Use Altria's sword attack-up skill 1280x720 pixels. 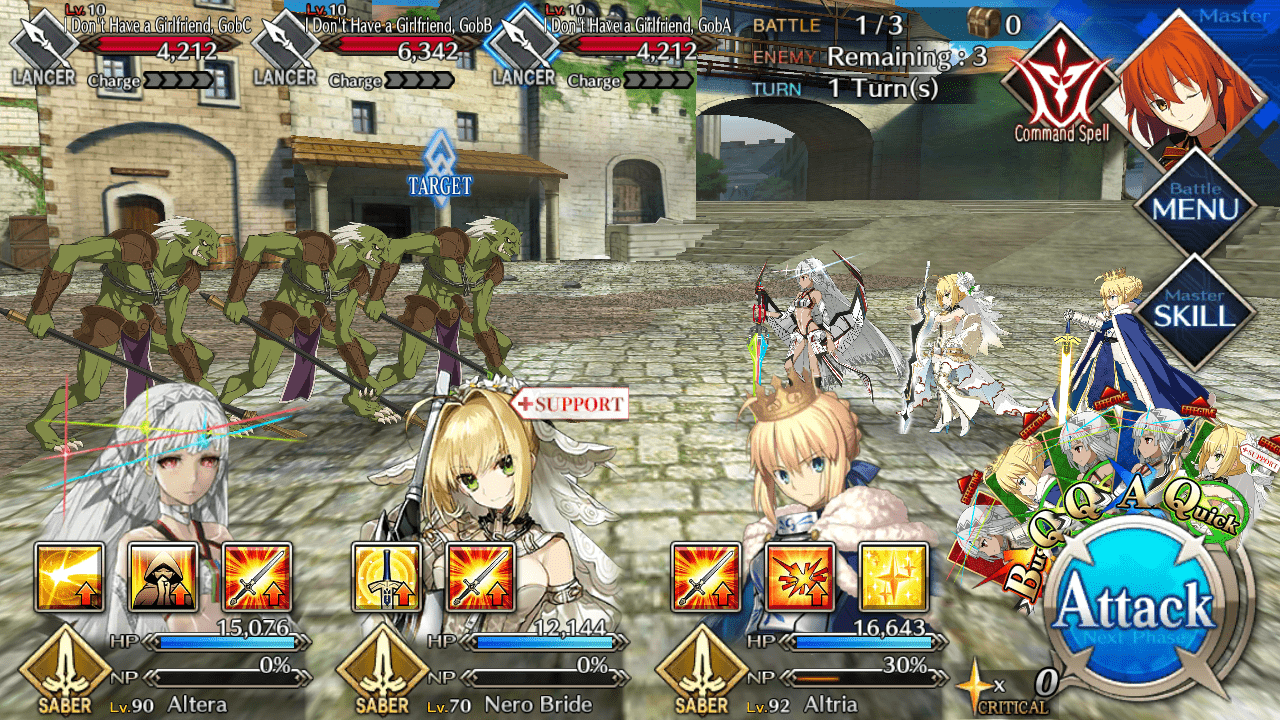[x=706, y=577]
